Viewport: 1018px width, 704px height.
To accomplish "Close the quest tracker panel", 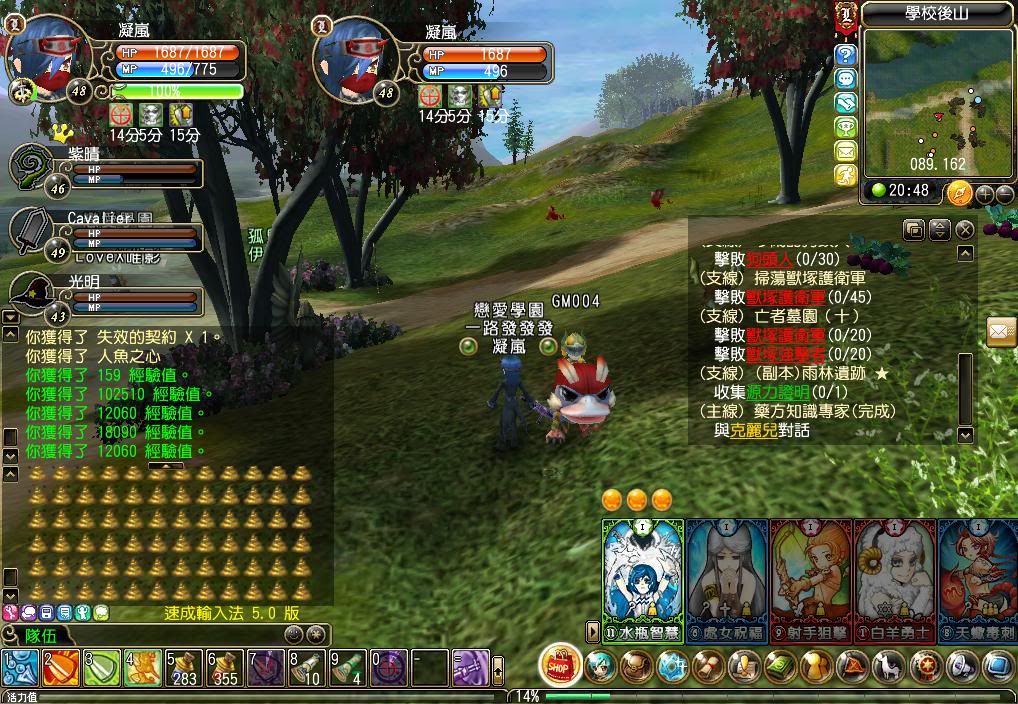I will (x=964, y=230).
